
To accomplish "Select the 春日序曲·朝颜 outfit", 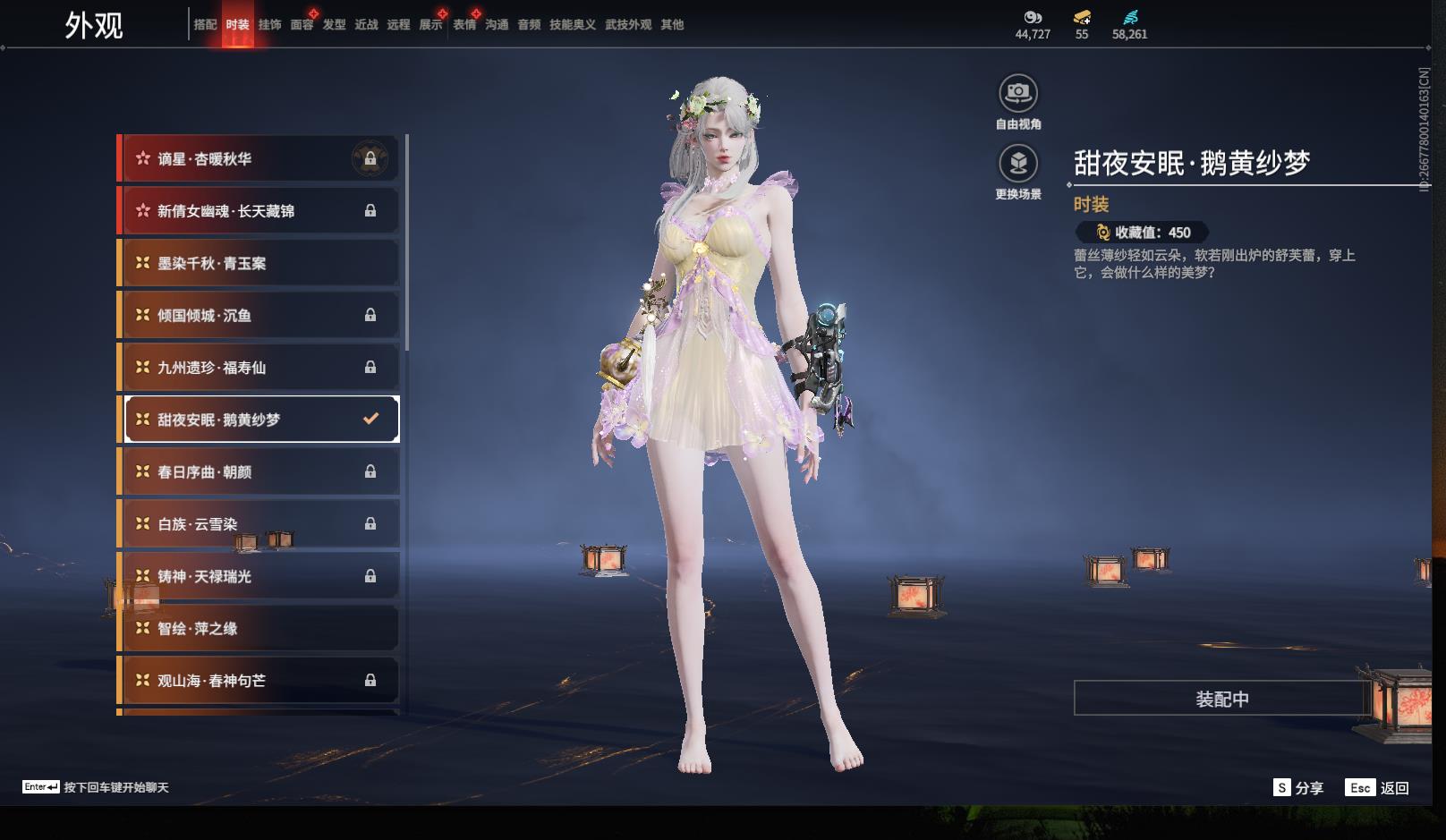I will coord(259,472).
